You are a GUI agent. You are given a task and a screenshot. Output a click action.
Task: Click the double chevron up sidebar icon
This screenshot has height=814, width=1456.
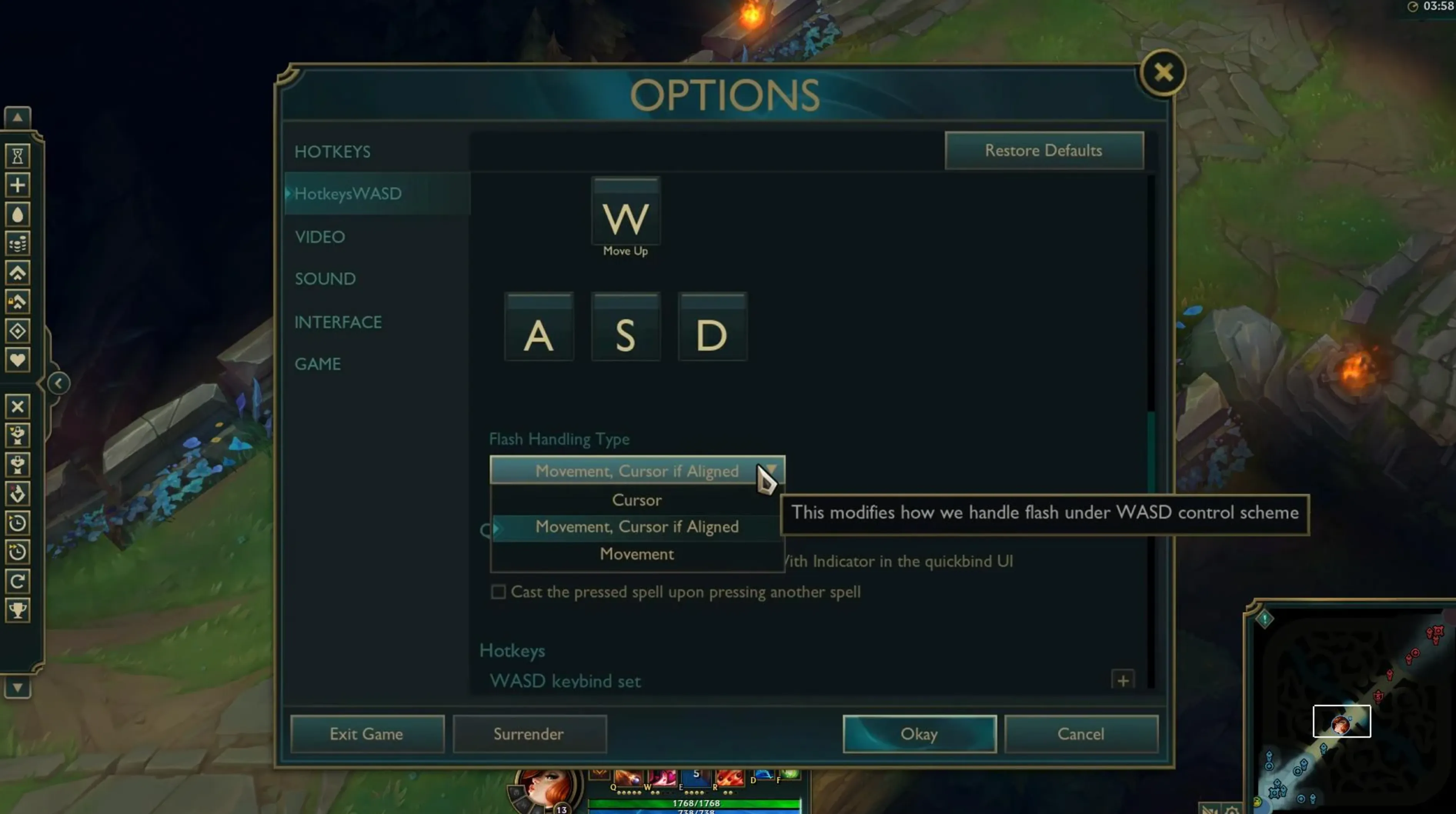point(18,273)
